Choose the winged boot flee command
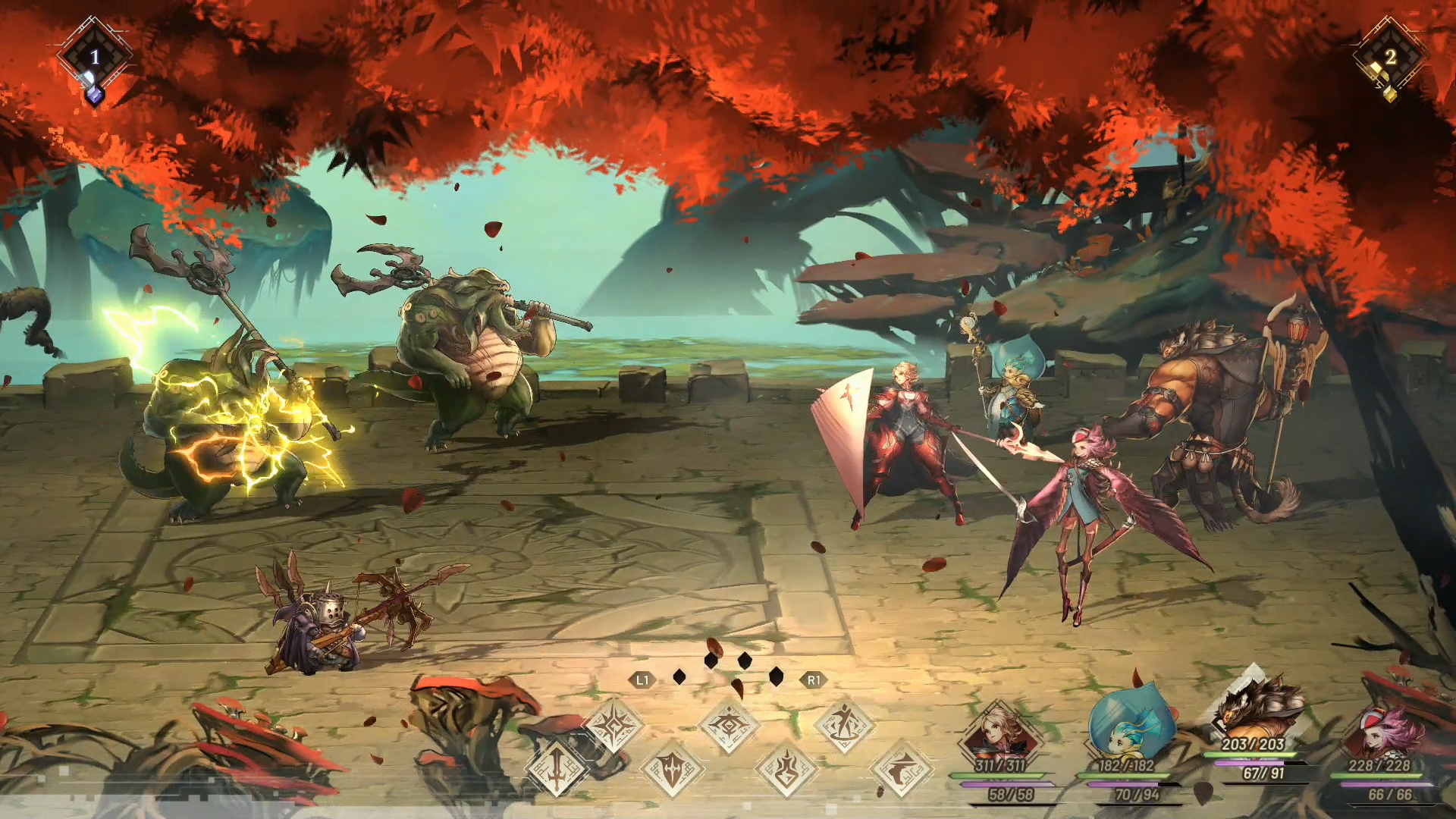The height and width of the screenshot is (819, 1456). [901, 770]
